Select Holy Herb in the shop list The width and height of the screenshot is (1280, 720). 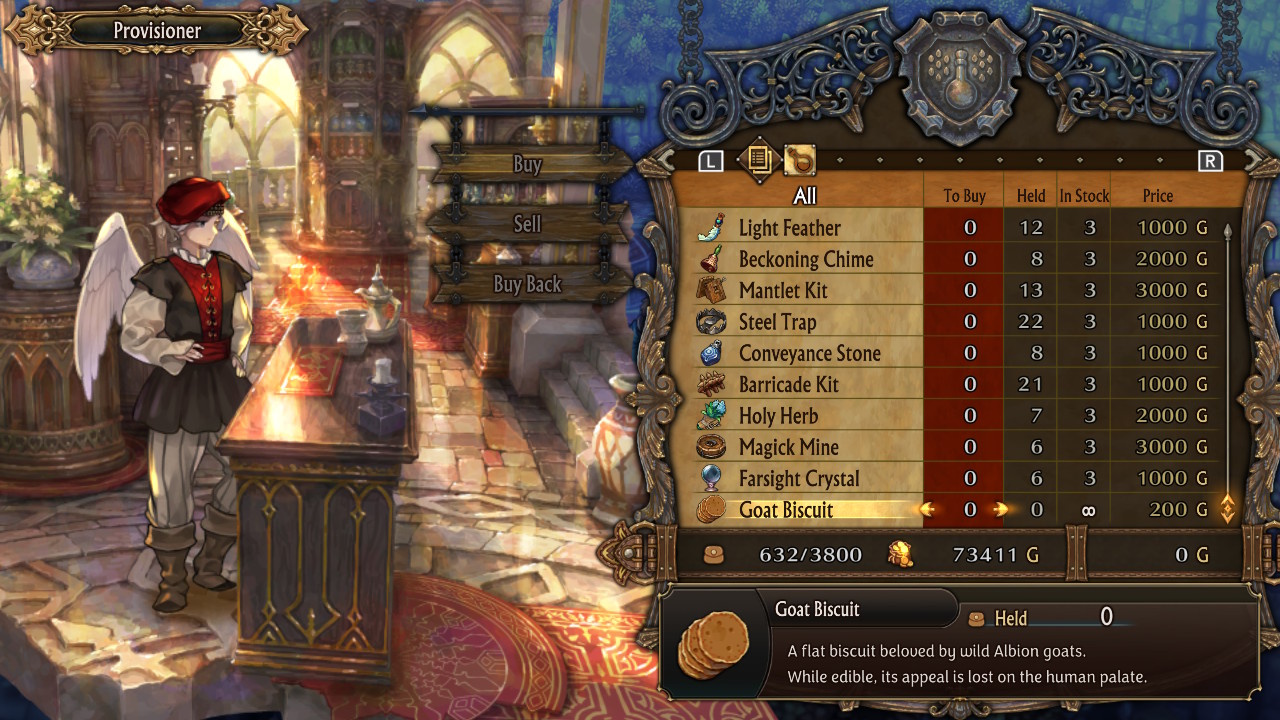click(778, 416)
